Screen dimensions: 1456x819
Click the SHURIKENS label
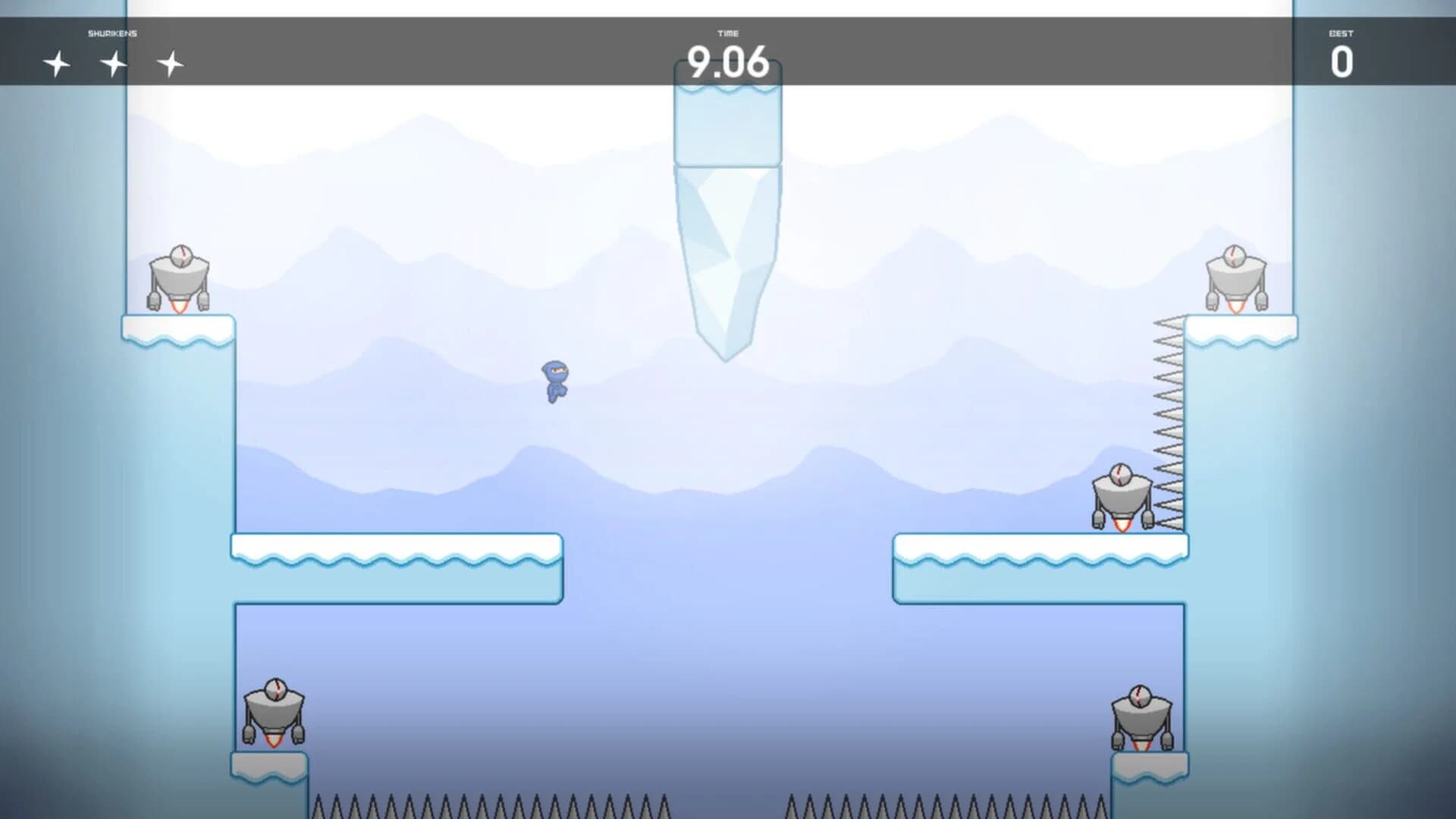coord(113,33)
